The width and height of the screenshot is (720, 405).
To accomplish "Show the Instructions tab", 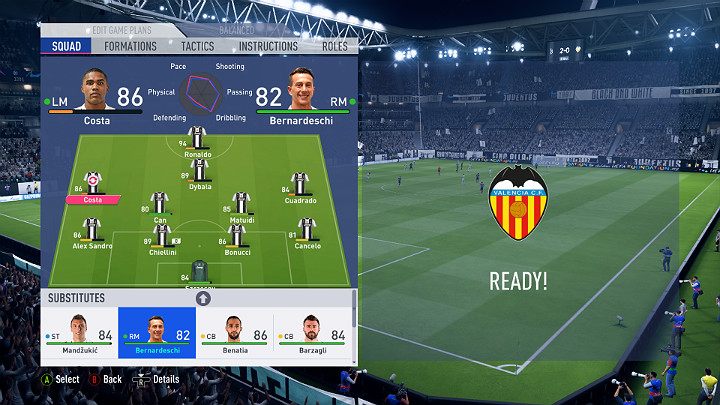I will [x=268, y=46].
